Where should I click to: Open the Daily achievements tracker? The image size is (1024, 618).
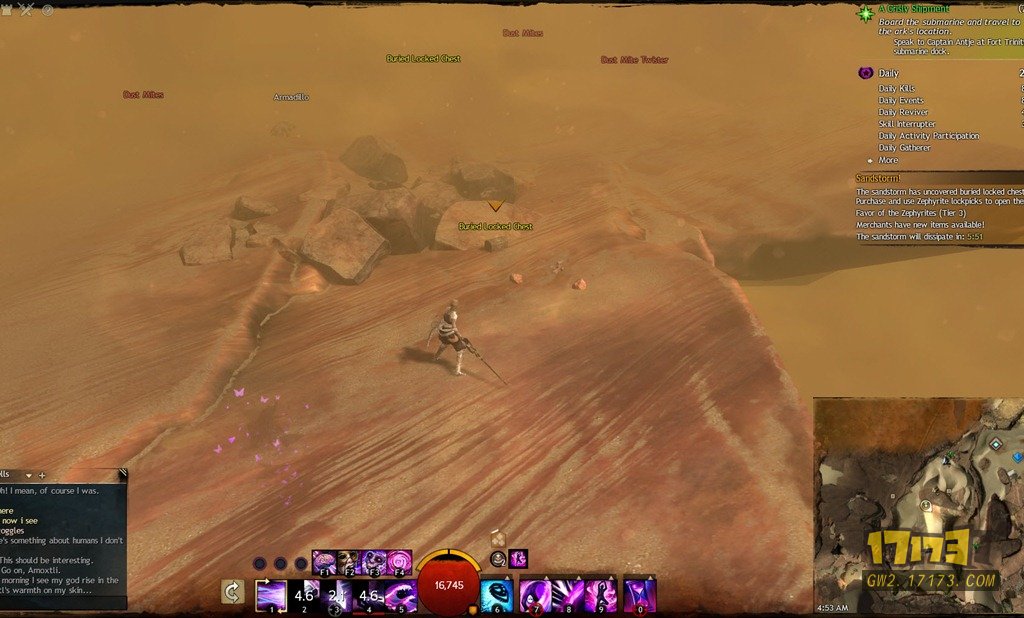point(888,73)
